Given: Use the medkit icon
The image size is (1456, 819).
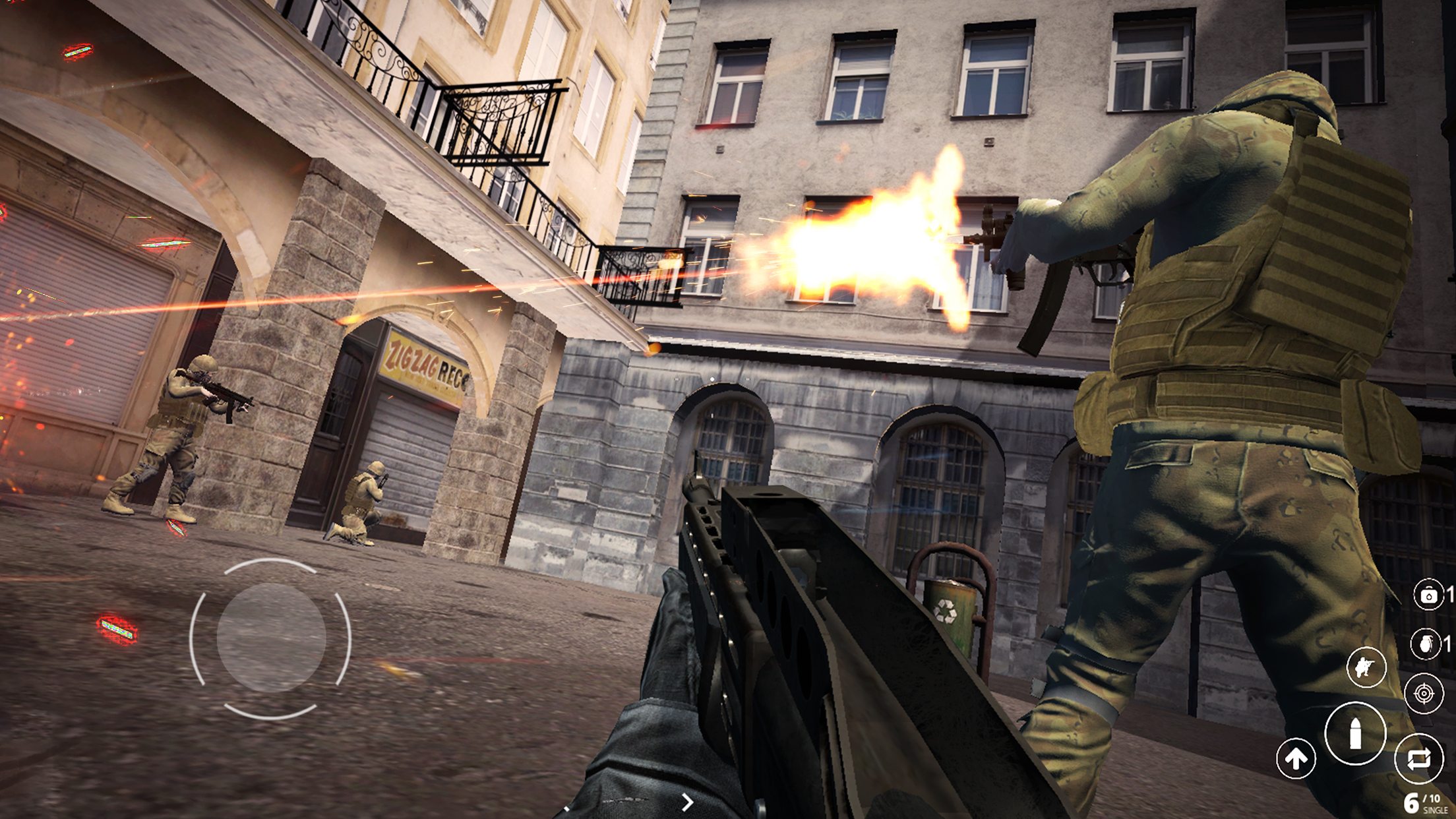Looking at the screenshot, I should click(1428, 595).
